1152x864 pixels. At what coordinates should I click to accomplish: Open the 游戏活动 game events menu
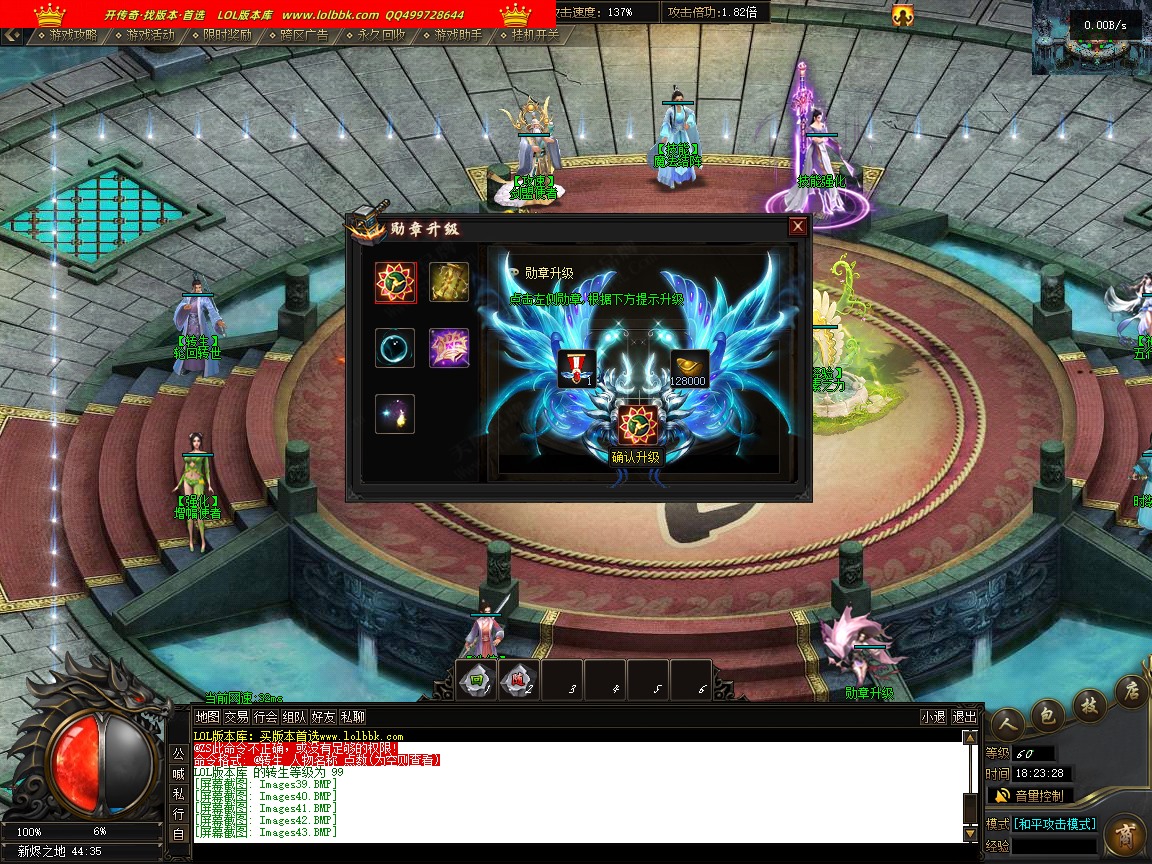[x=151, y=35]
